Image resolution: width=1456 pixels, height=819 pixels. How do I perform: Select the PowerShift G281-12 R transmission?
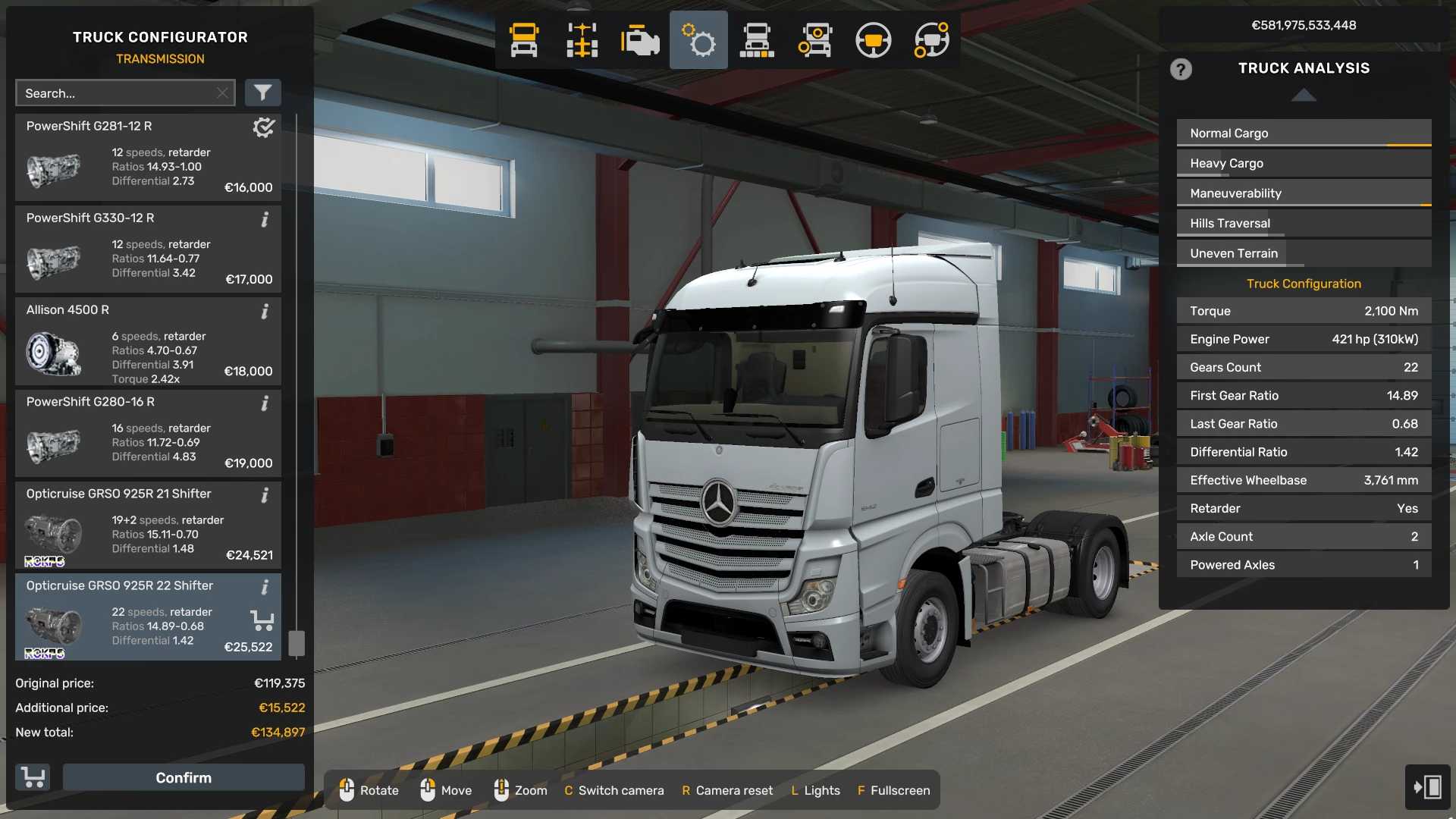[x=148, y=158]
